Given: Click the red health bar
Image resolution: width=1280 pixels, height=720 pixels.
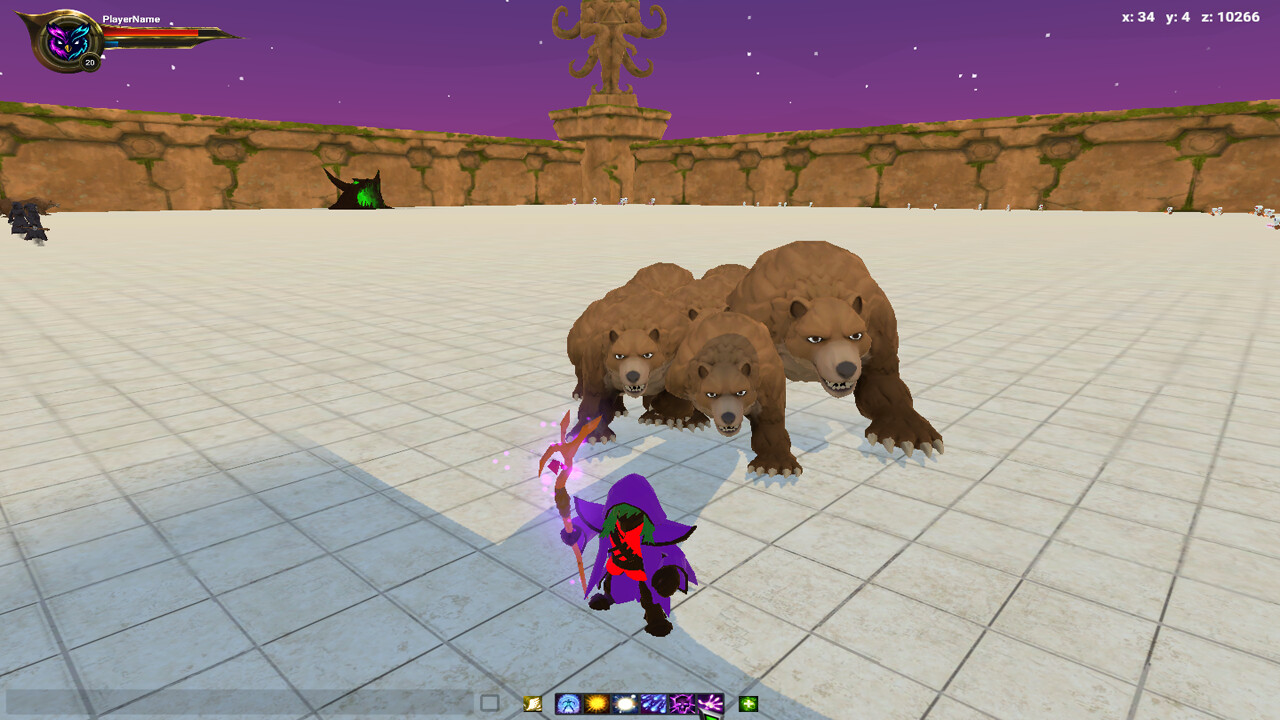Looking at the screenshot, I should click(x=150, y=33).
